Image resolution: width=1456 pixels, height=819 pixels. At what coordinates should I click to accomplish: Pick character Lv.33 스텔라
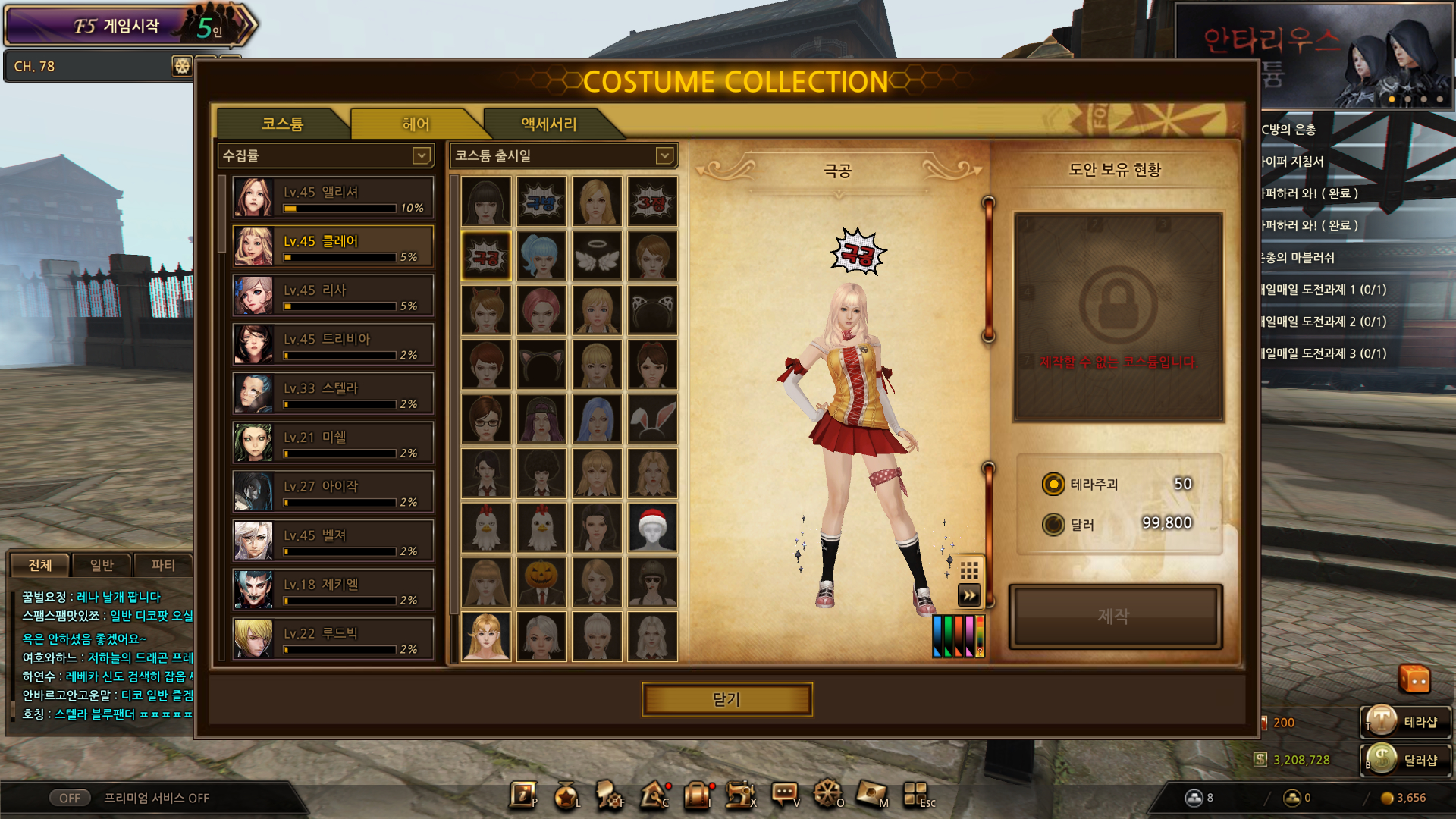click(333, 394)
